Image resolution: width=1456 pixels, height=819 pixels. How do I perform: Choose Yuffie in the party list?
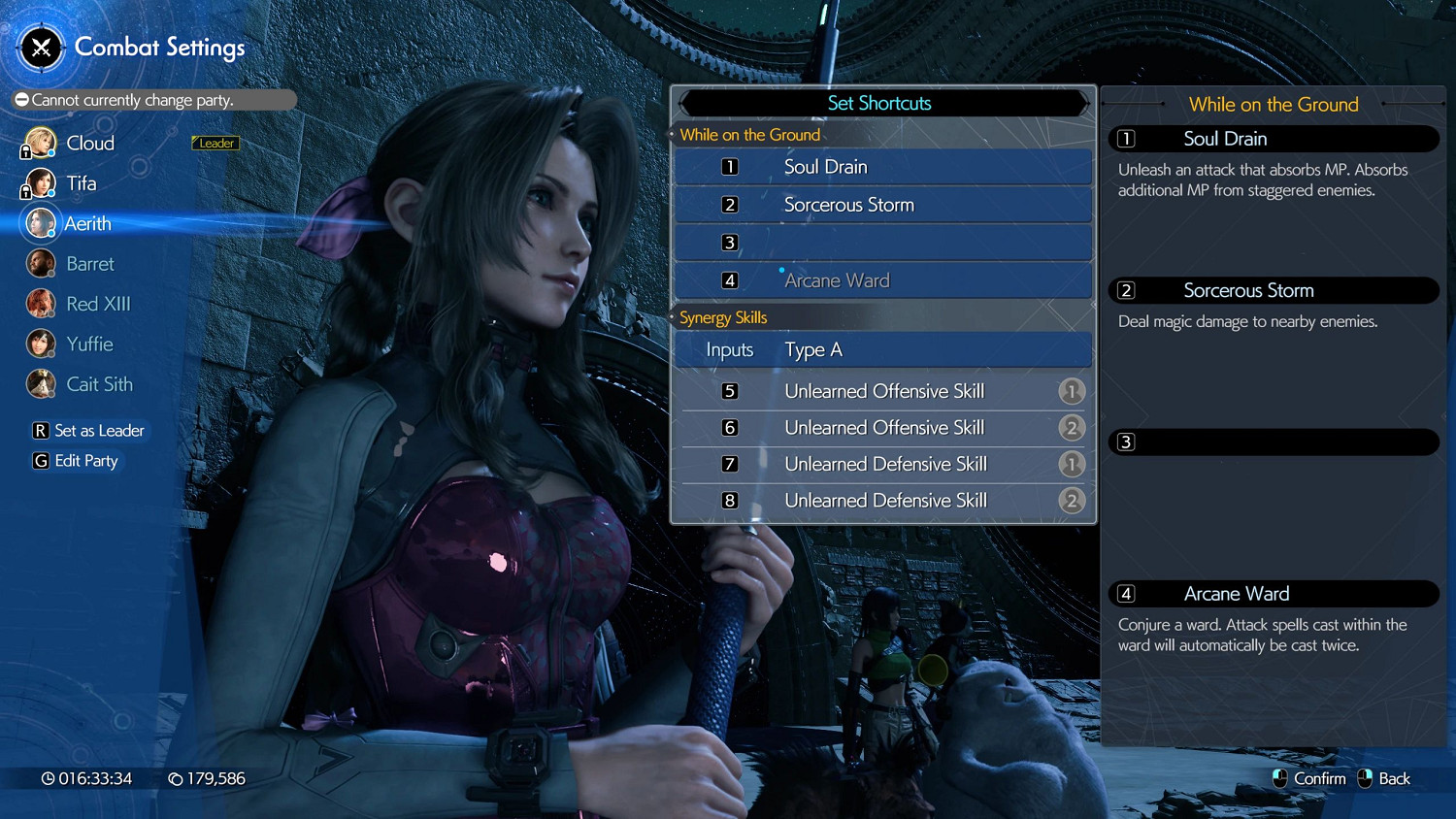(89, 344)
